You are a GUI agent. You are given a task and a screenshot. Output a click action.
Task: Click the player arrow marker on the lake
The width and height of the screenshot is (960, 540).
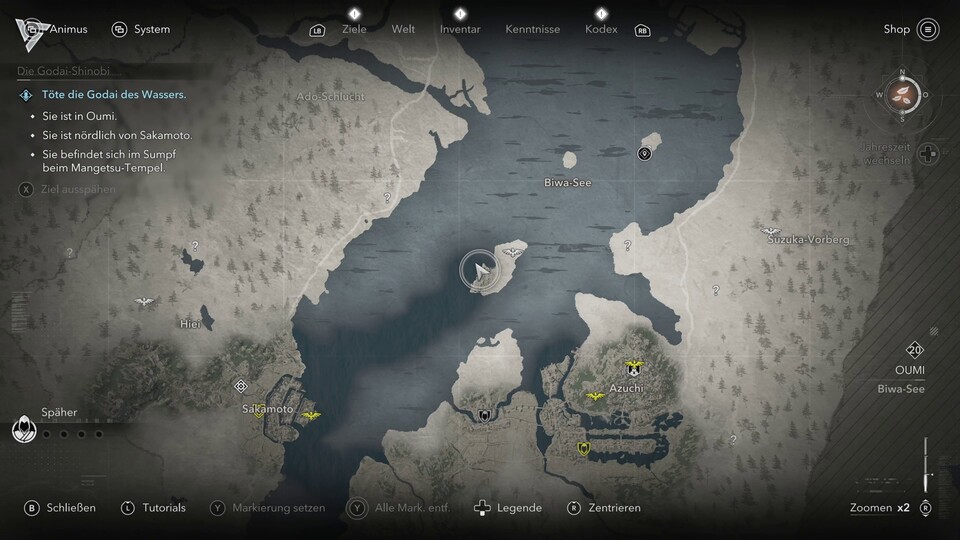pos(481,270)
